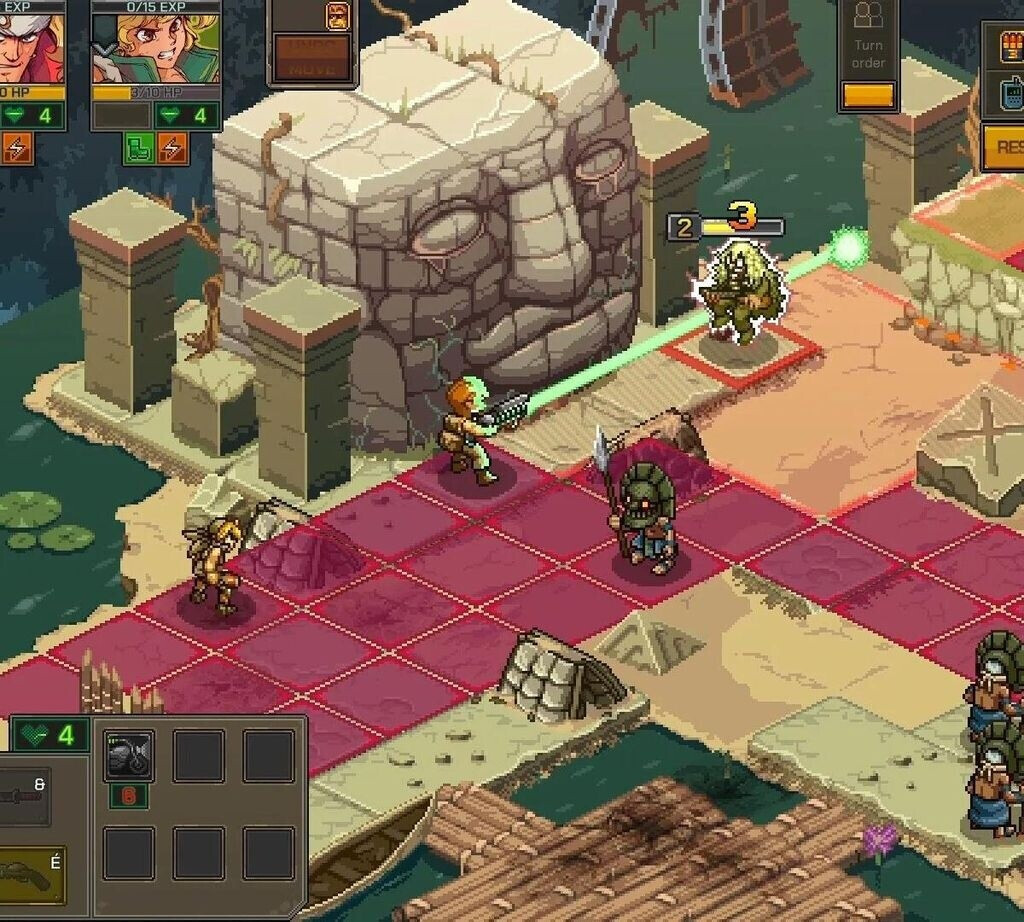The width and height of the screenshot is (1024, 922).
Task: Select the highlighted gun weapon slot
Action: [30, 874]
